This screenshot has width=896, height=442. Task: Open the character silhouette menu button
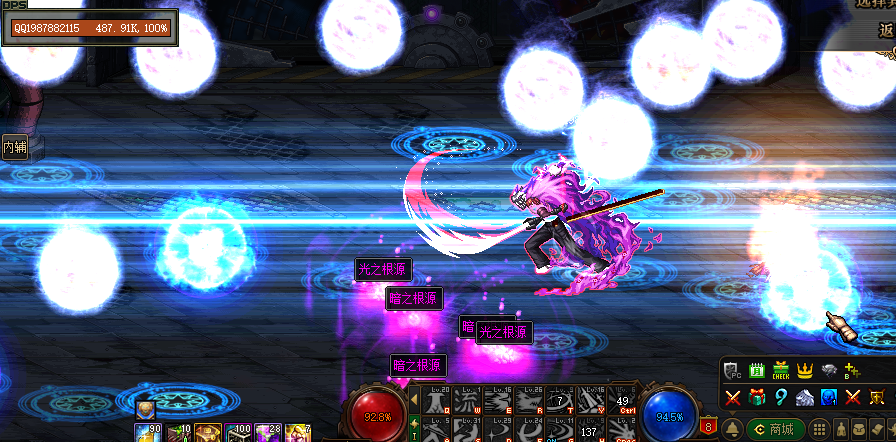(843, 428)
